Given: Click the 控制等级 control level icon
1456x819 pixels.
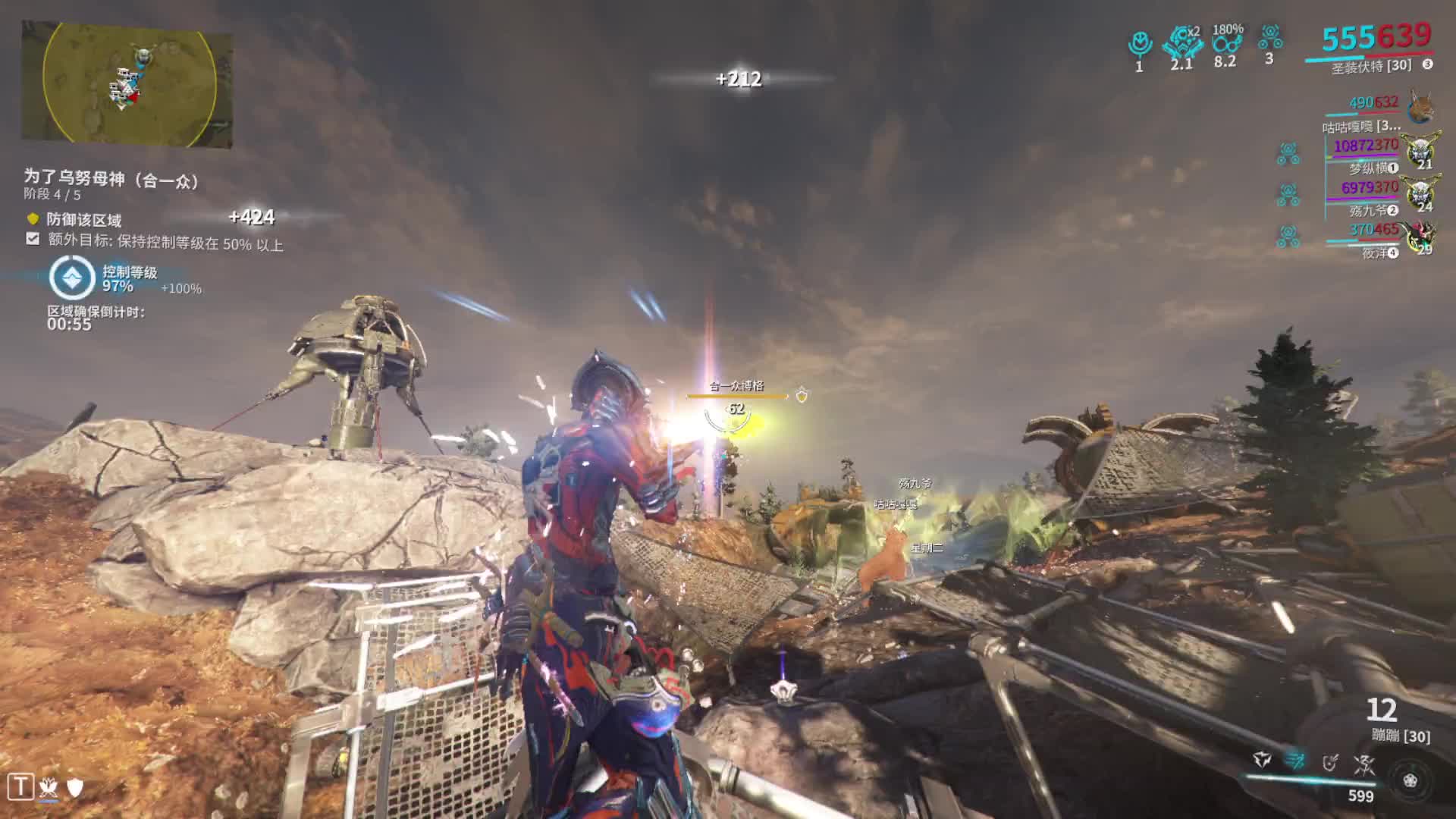Looking at the screenshot, I should click(72, 278).
